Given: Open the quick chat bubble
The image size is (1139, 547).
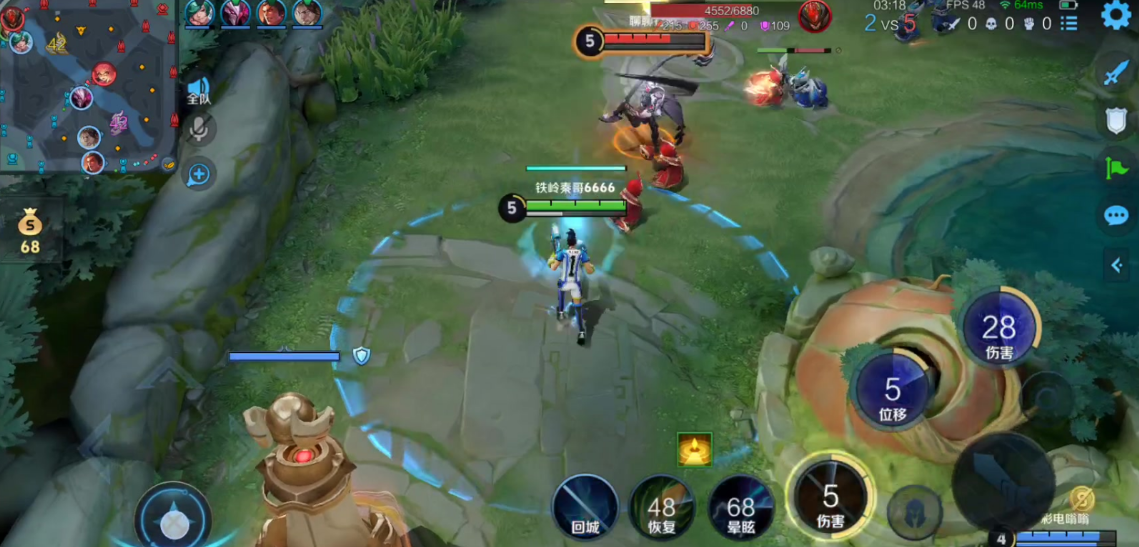Looking at the screenshot, I should tap(1116, 215).
